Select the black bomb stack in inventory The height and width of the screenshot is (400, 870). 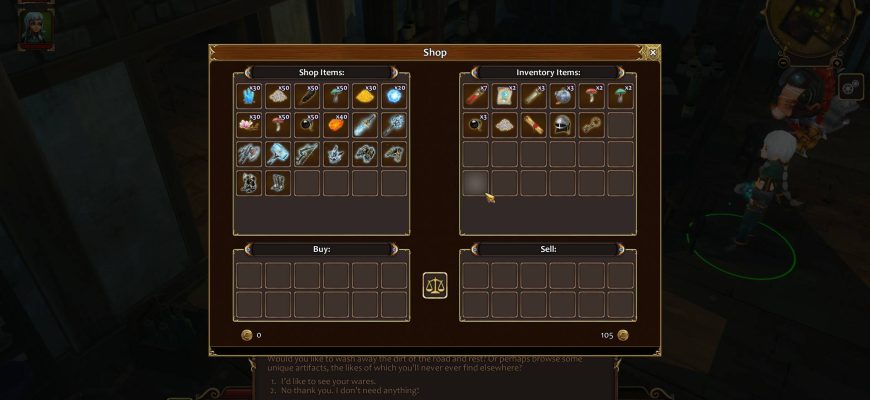tap(475, 125)
